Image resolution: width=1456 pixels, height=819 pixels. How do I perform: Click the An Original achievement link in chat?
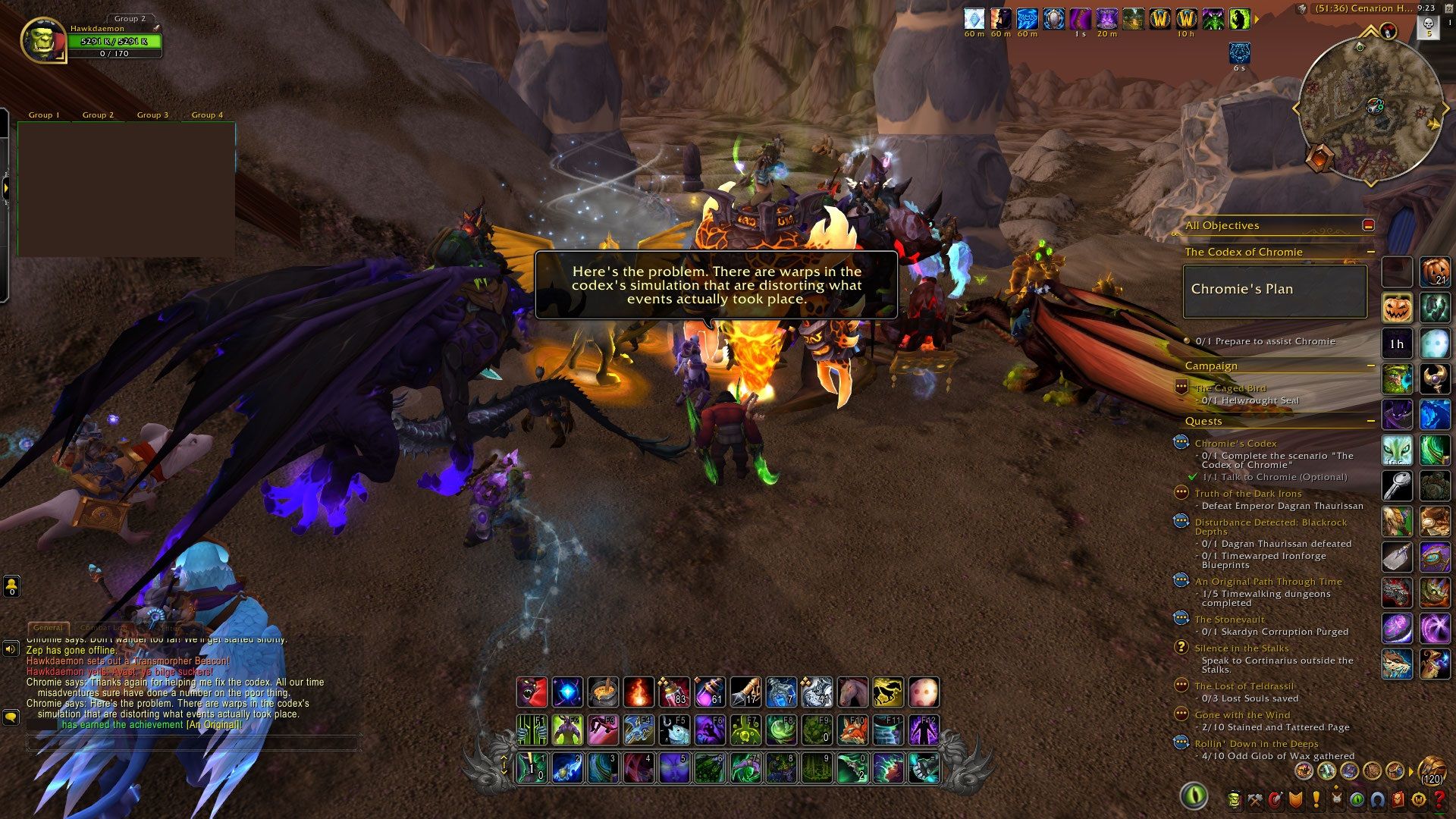tap(212, 725)
